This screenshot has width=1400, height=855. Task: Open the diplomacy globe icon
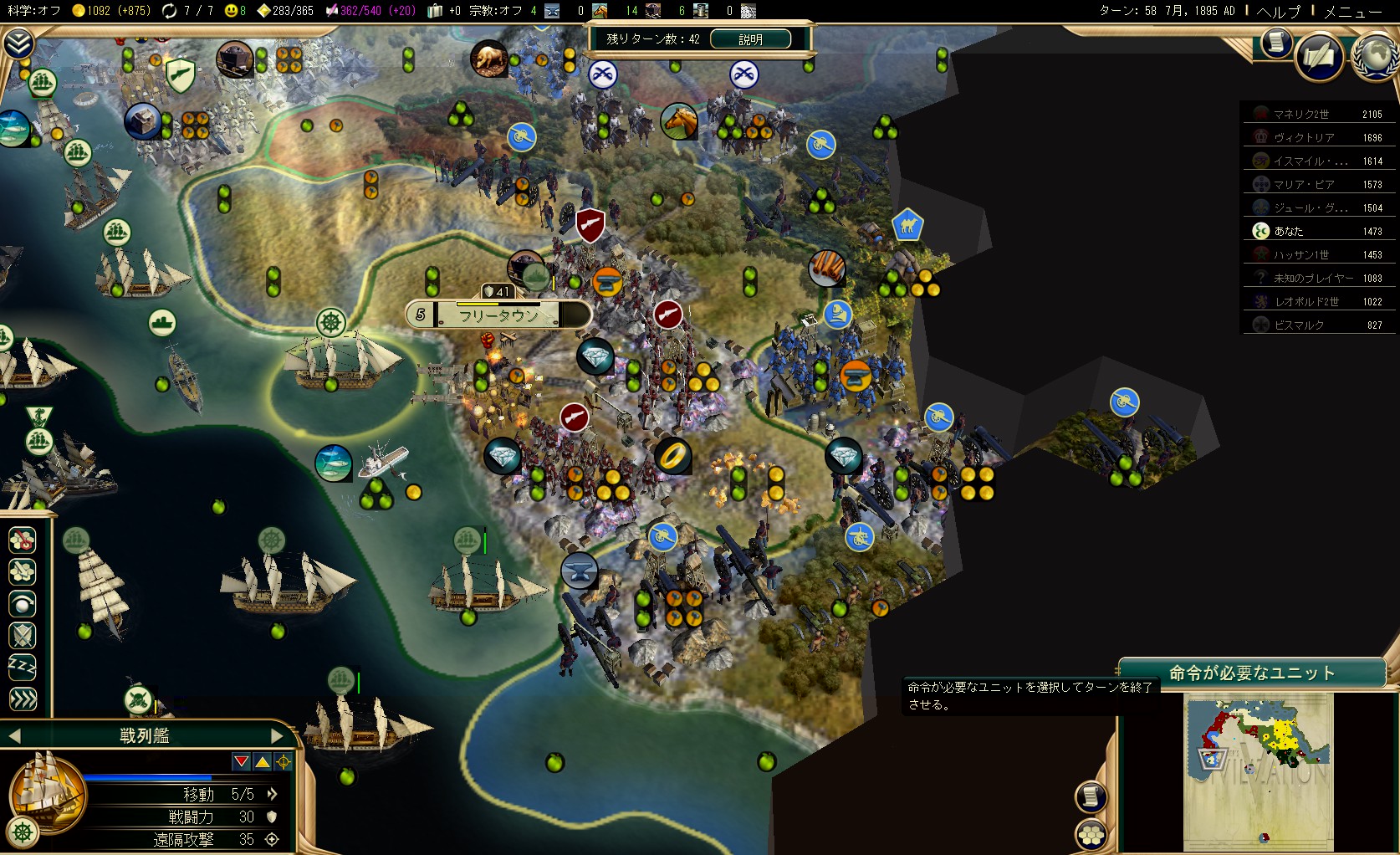click(1375, 57)
